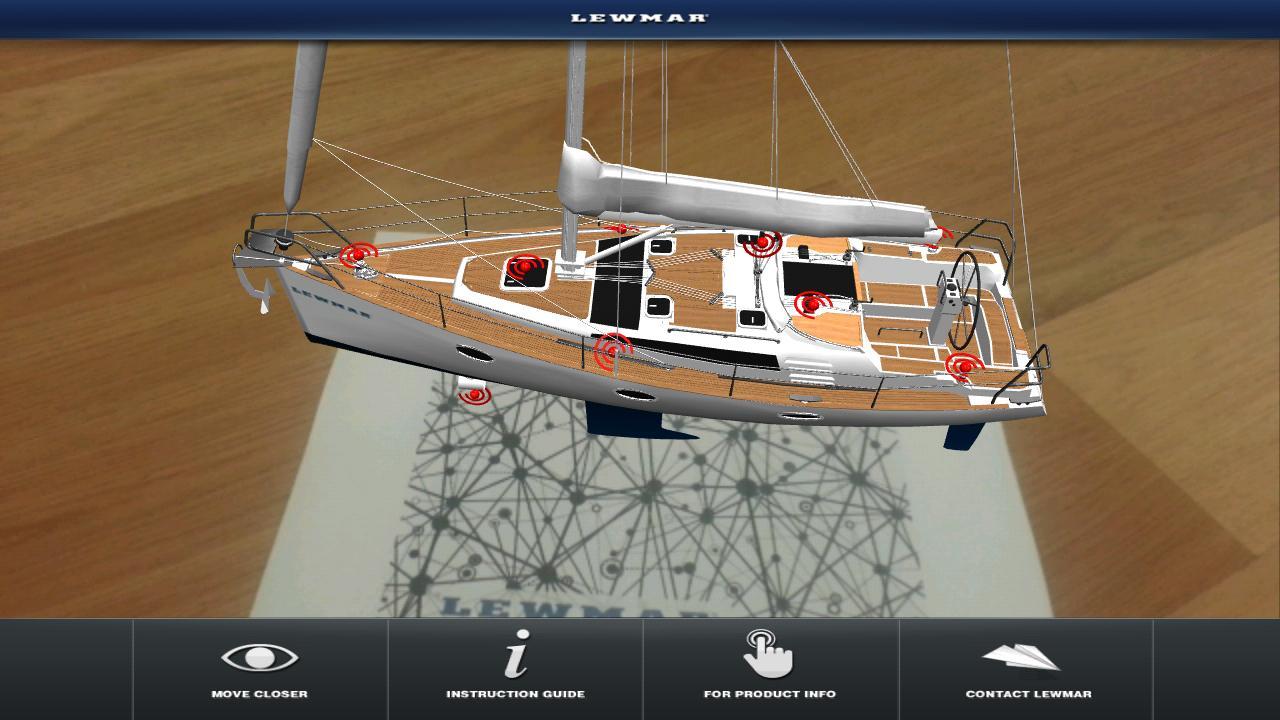
Task: Tap the hotspot near the companionway
Action: coord(763,240)
